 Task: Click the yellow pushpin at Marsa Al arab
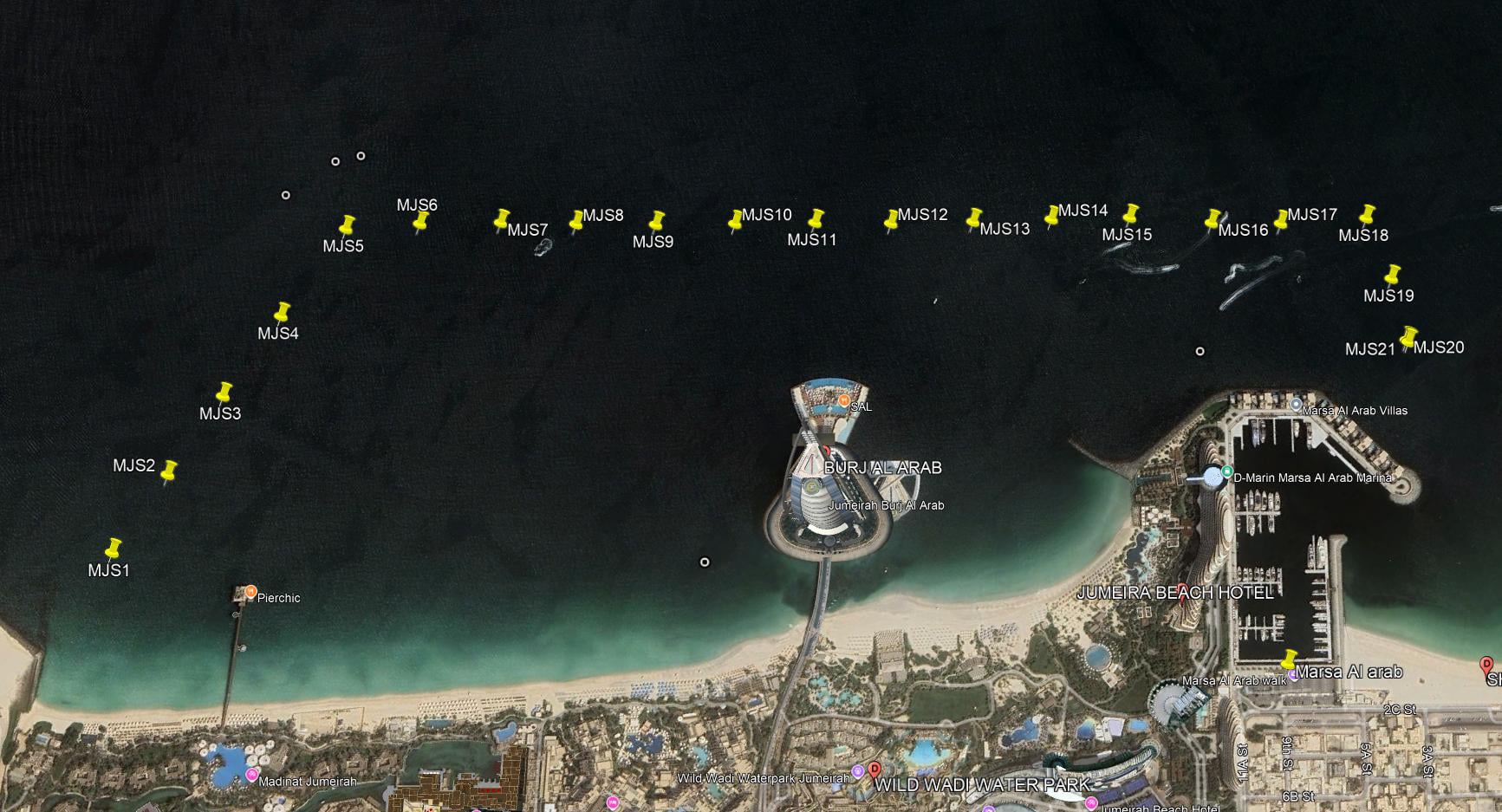(1289, 660)
